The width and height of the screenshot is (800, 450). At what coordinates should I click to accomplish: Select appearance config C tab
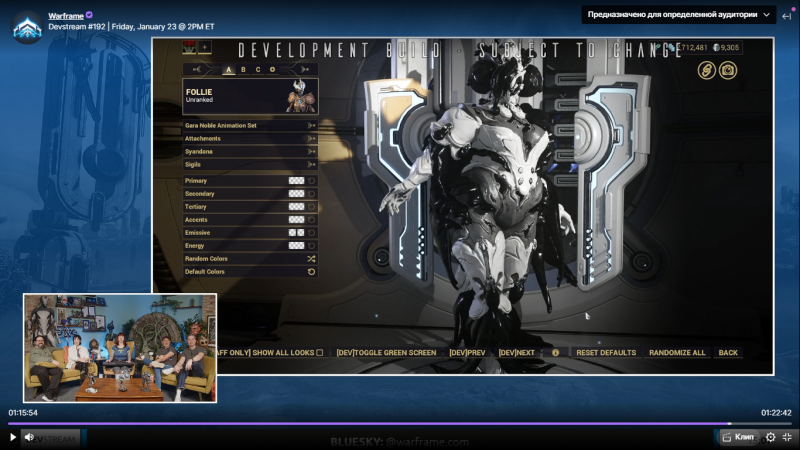(x=257, y=69)
